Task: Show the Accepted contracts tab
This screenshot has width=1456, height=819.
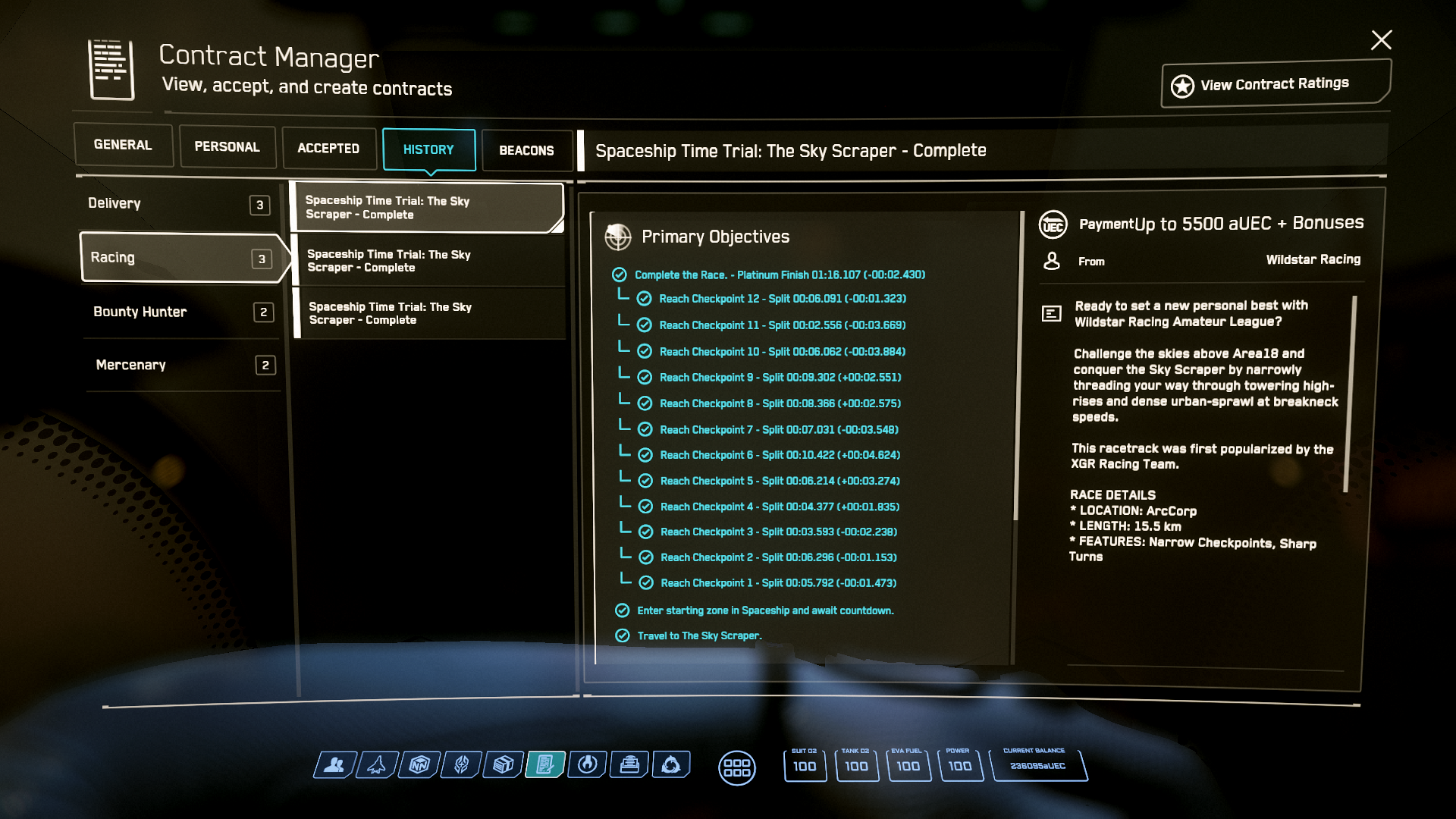Action: pos(328,149)
